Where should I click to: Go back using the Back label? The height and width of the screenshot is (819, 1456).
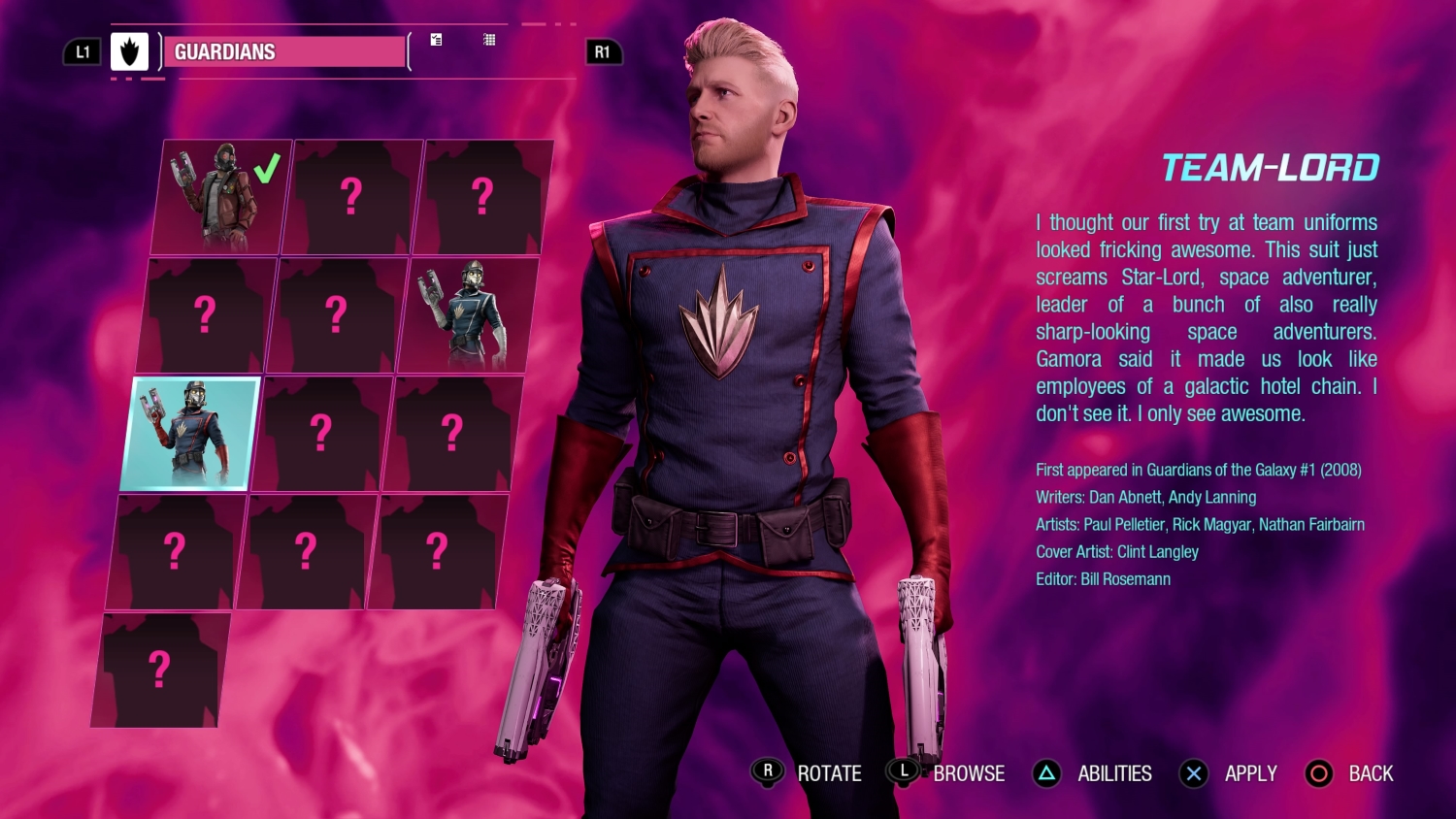point(1370,773)
